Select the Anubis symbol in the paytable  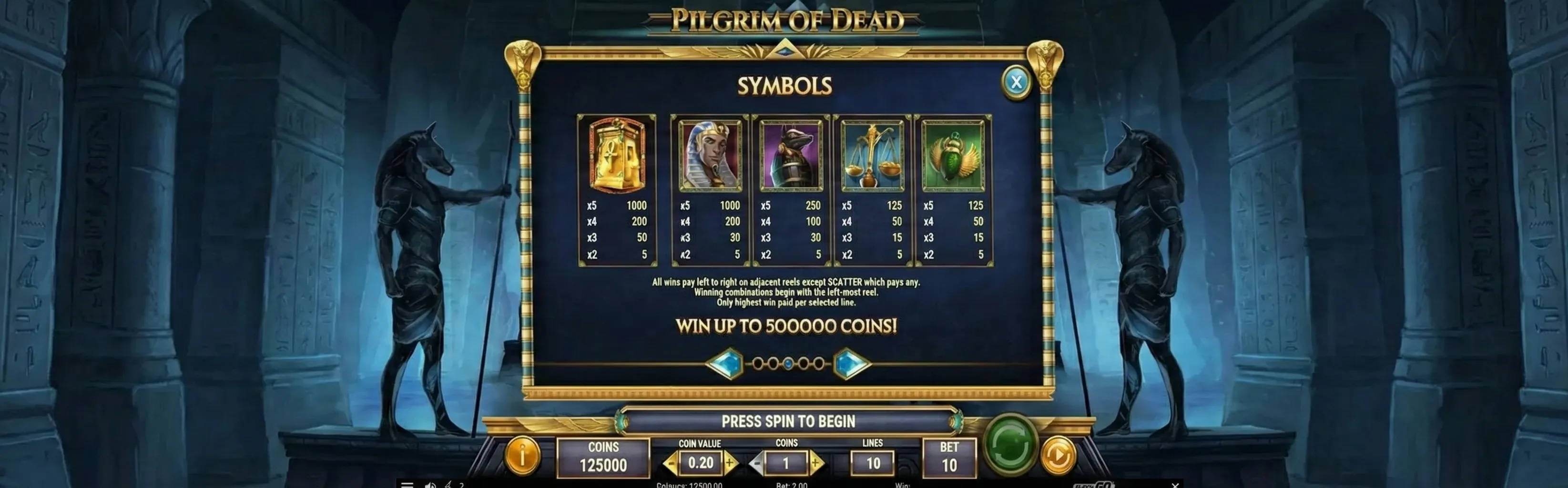coord(791,154)
